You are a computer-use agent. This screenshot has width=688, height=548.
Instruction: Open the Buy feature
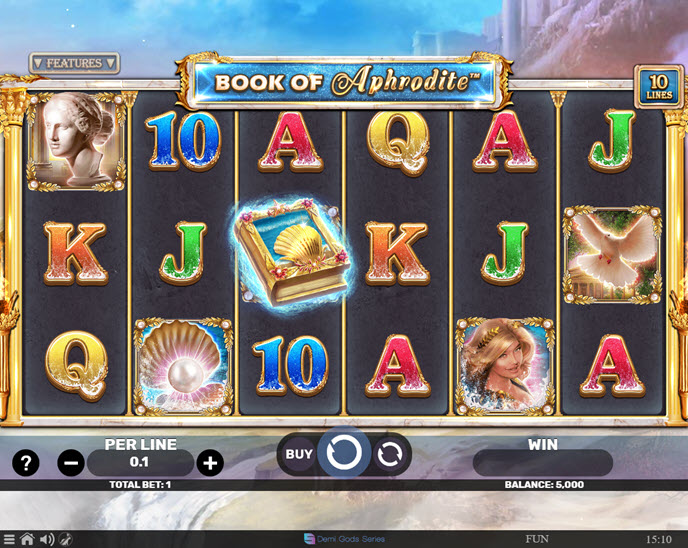[x=298, y=454]
